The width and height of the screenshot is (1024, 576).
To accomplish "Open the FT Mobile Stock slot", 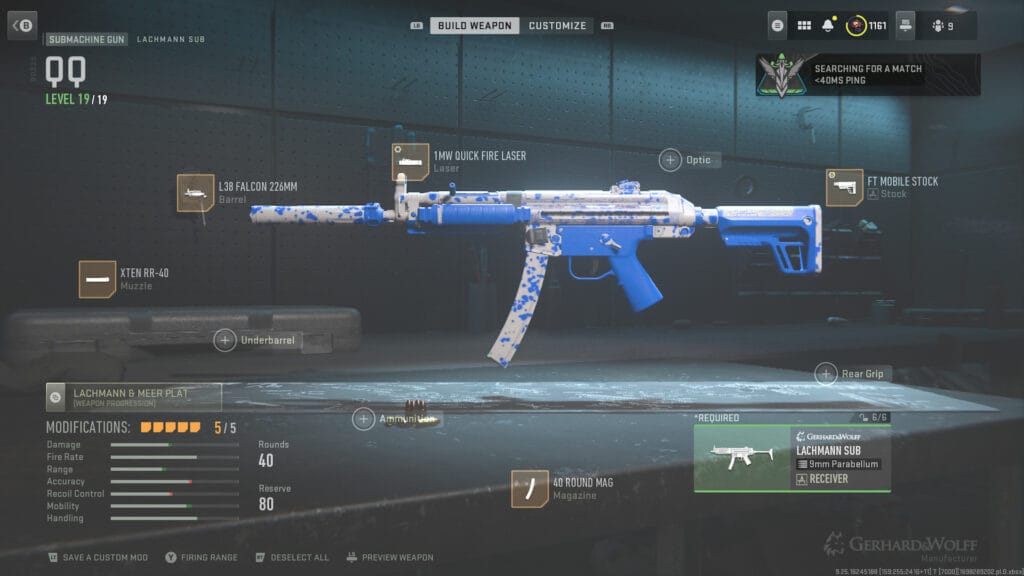I will point(845,187).
